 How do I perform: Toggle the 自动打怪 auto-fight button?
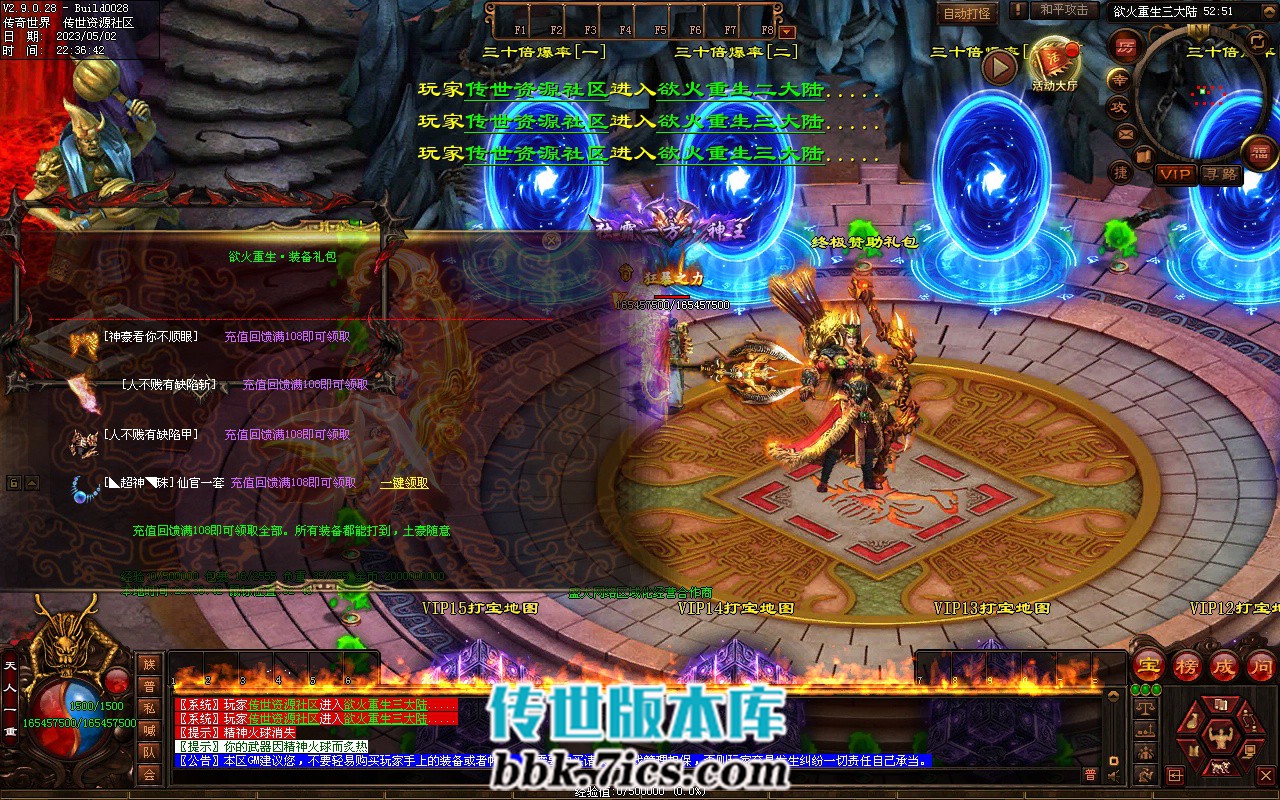coord(968,14)
